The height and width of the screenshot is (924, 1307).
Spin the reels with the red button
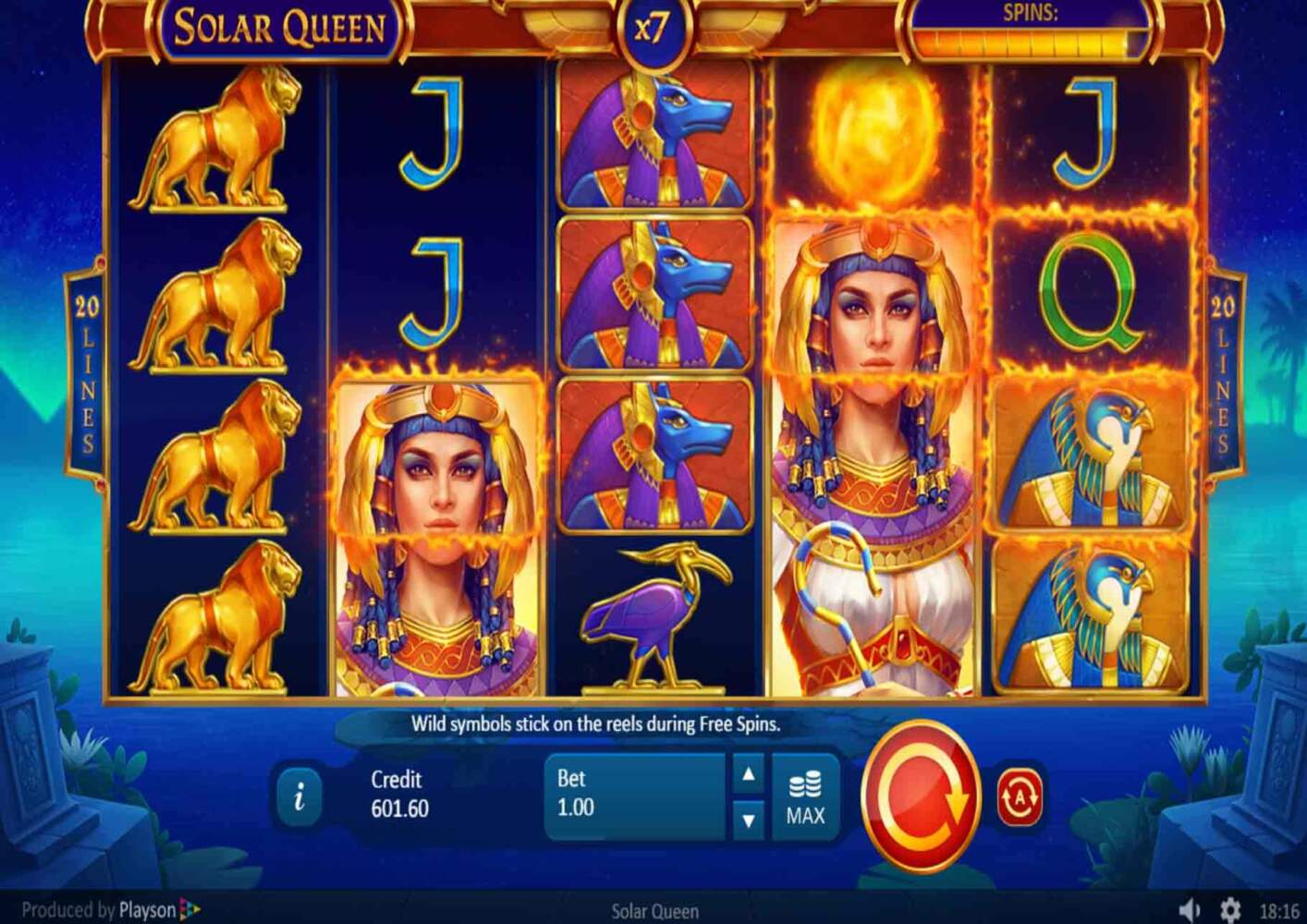coord(921,796)
